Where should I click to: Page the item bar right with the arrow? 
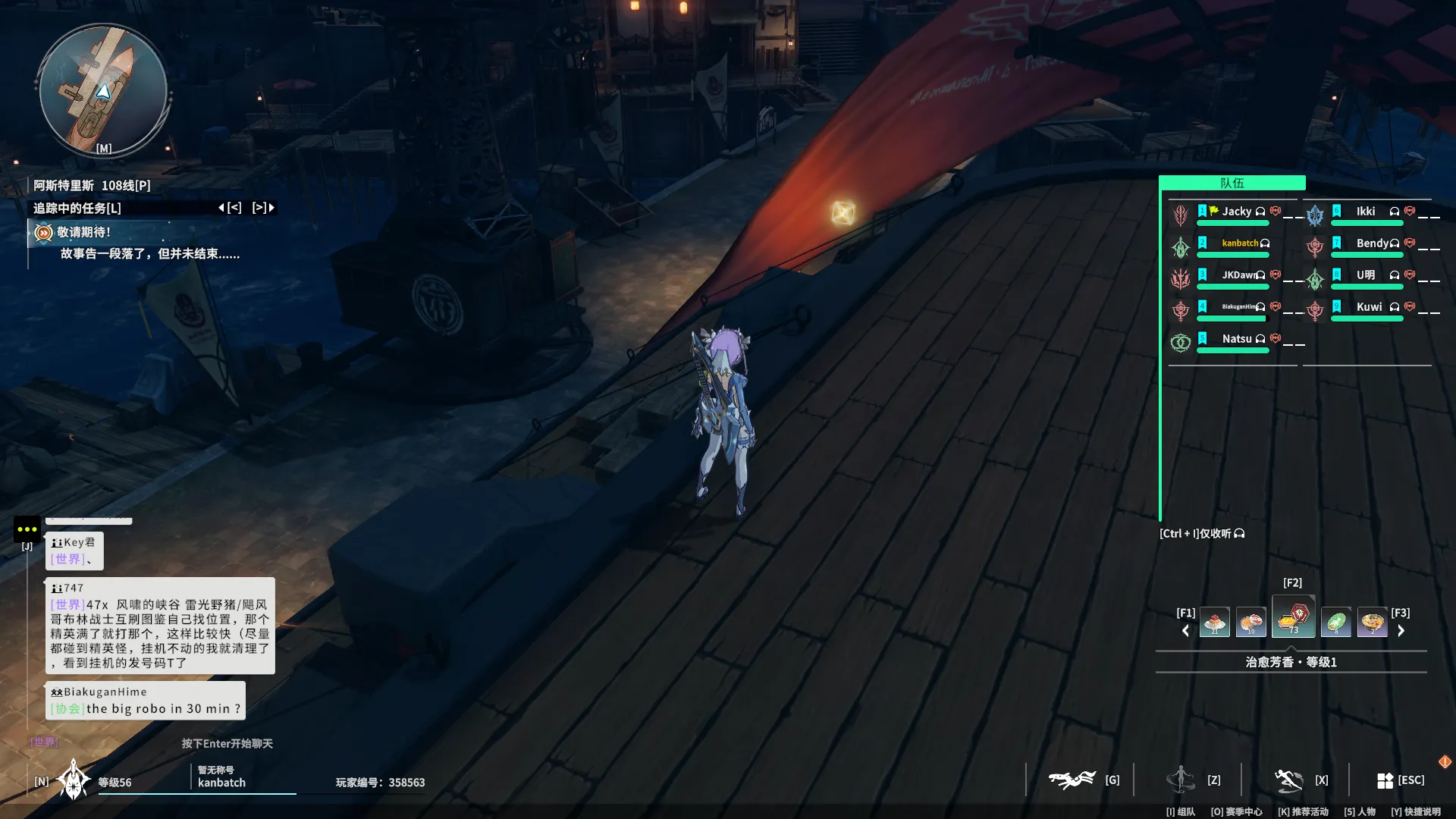pyautogui.click(x=1401, y=631)
